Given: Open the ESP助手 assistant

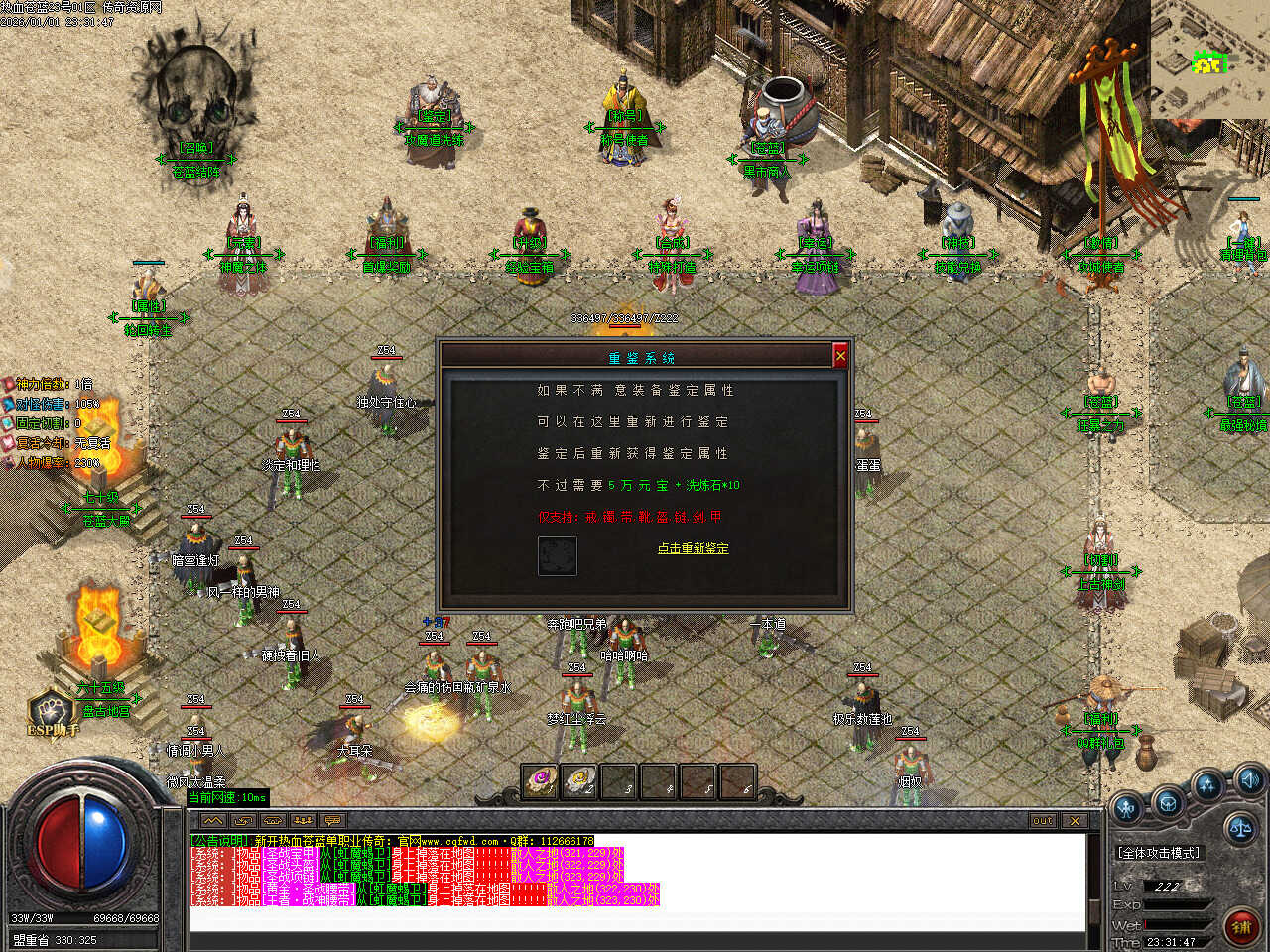Looking at the screenshot, I should tap(52, 712).
